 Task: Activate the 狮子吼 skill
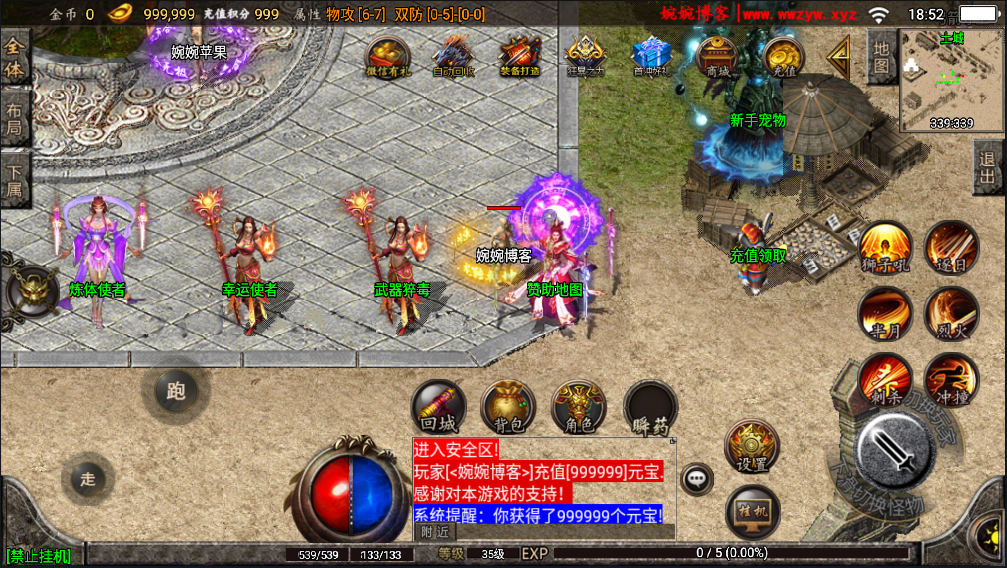[x=885, y=246]
